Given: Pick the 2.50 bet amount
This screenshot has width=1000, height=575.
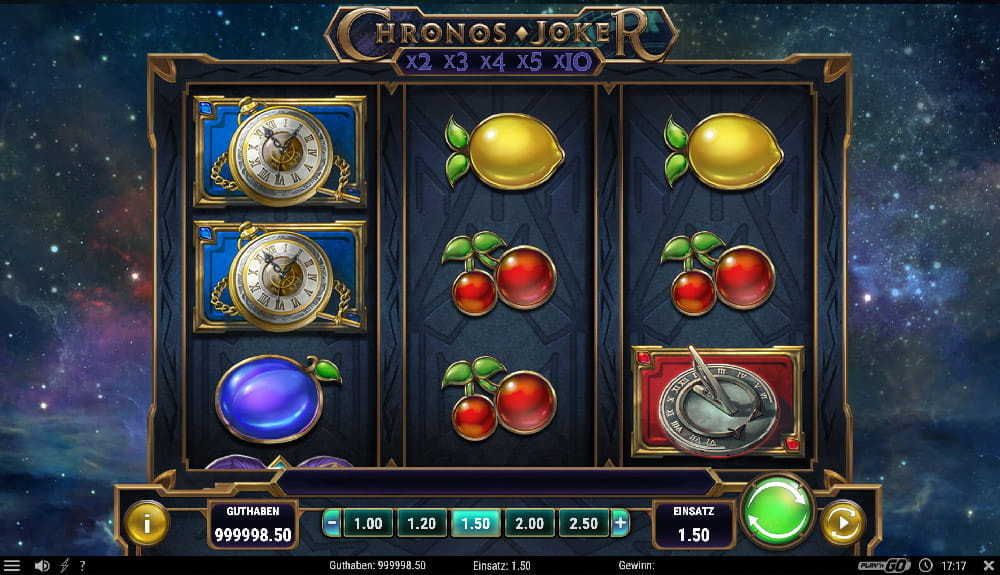Looking at the screenshot, I should [x=583, y=523].
